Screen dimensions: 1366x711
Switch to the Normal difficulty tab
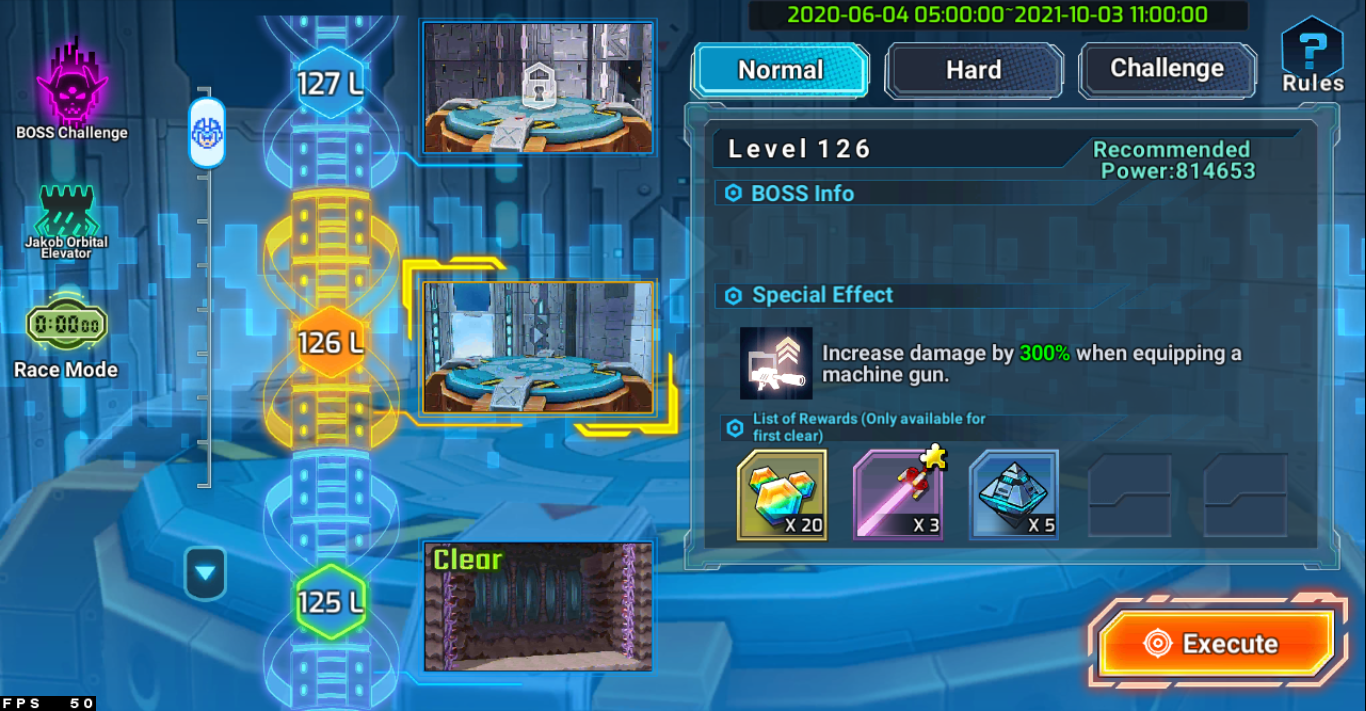pyautogui.click(x=780, y=70)
